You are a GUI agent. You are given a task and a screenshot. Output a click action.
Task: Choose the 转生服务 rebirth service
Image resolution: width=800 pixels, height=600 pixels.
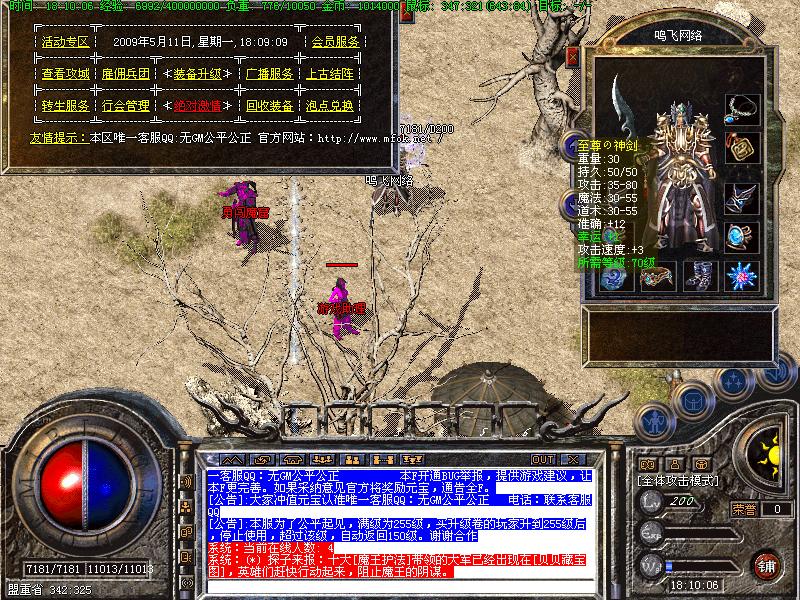click(65, 105)
